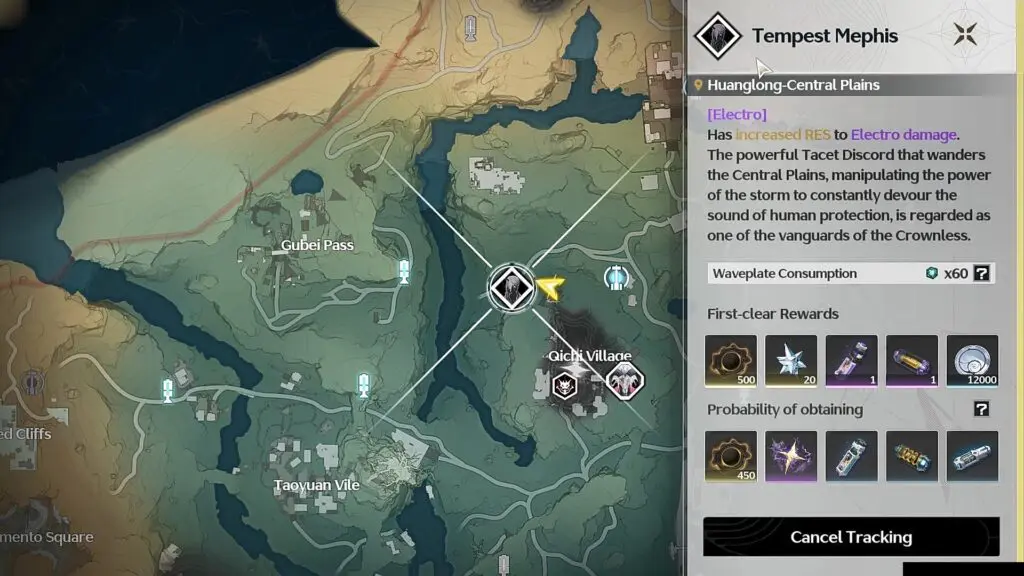Check the blue-tipped silver tube drop item
The height and width of the screenshot is (576, 1024).
click(x=972, y=457)
